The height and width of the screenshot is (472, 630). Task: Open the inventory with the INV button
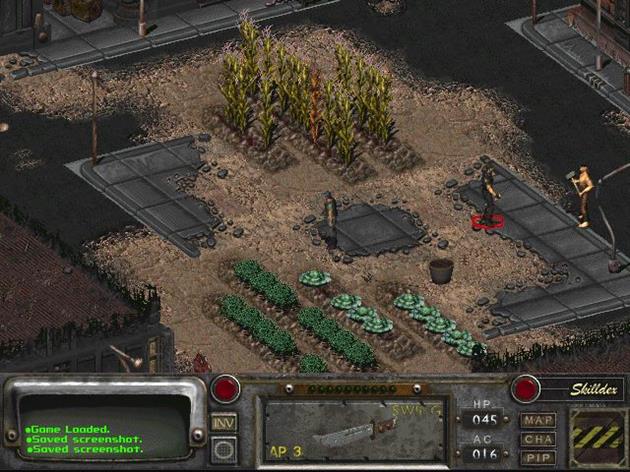coord(225,422)
